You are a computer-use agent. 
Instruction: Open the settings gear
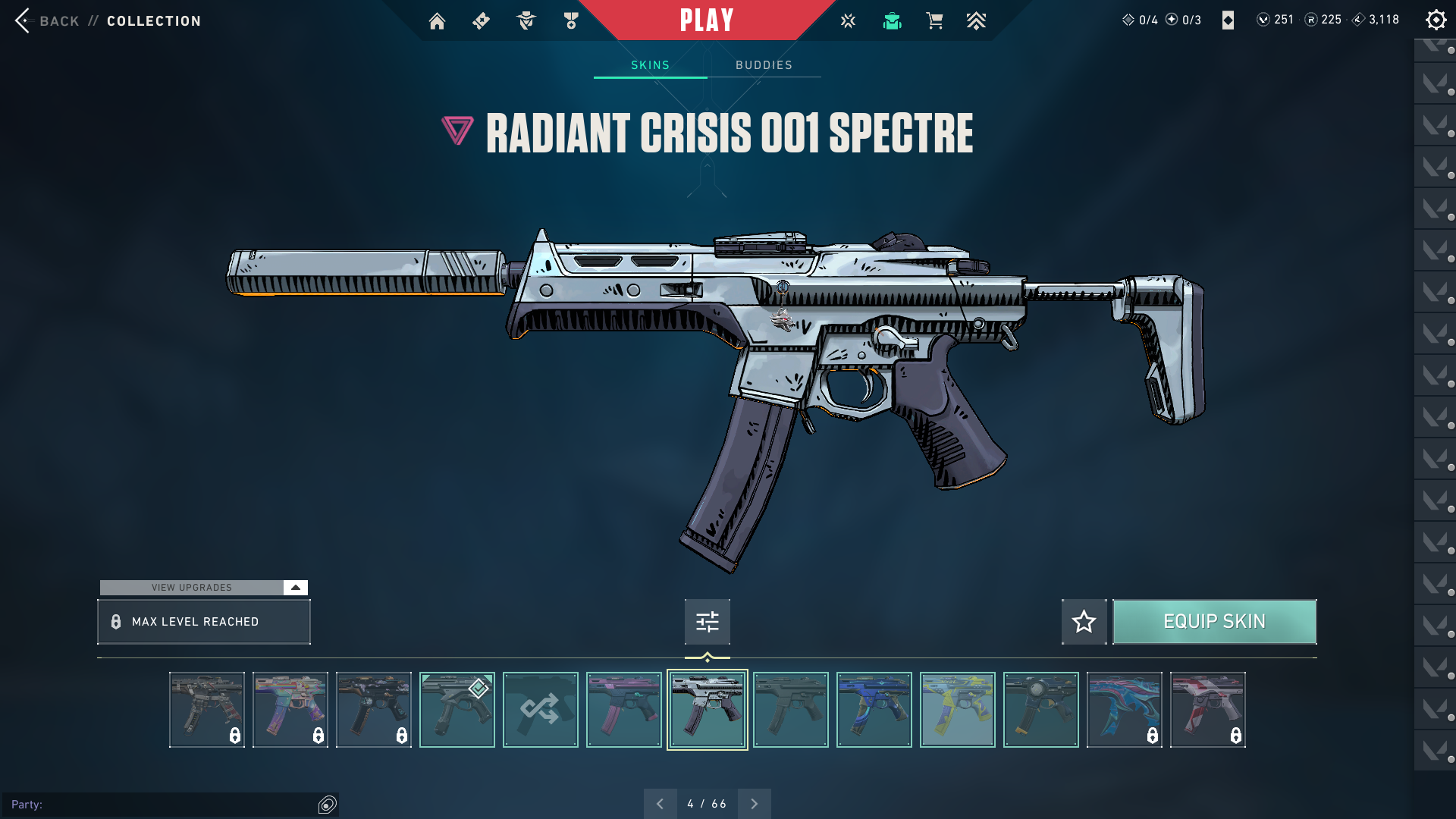[x=1436, y=20]
